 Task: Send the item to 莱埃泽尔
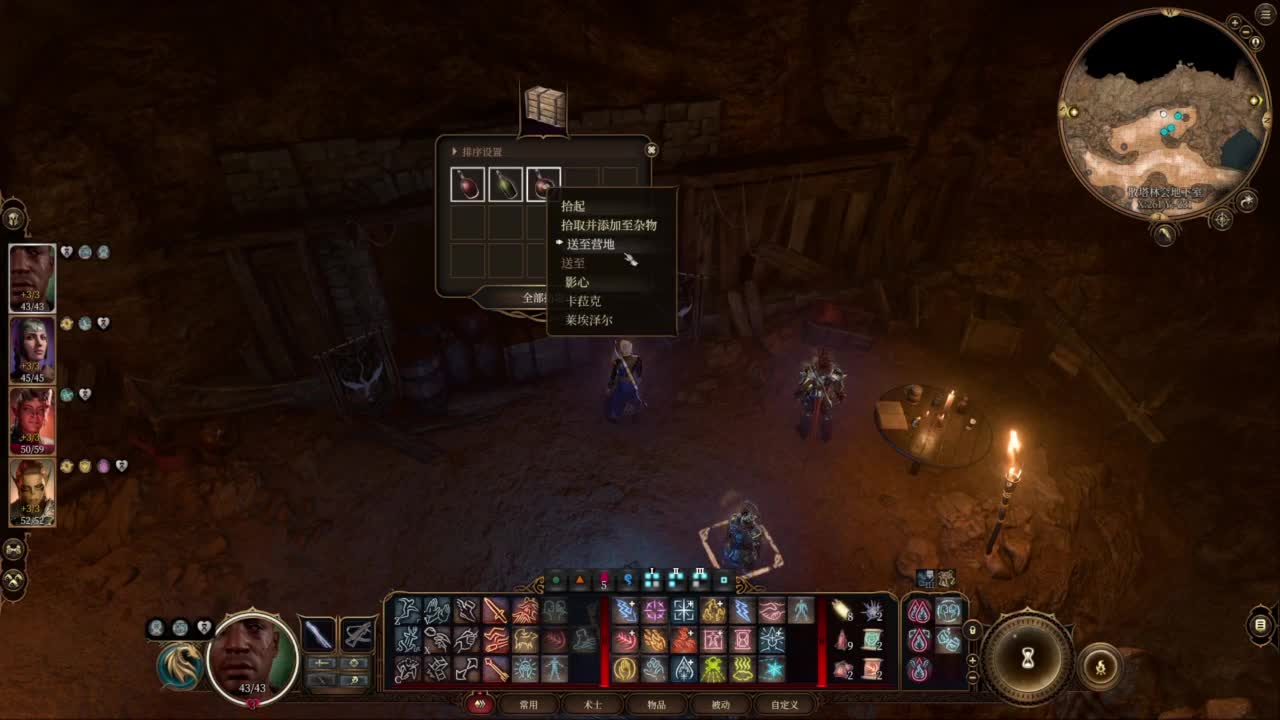click(589, 320)
